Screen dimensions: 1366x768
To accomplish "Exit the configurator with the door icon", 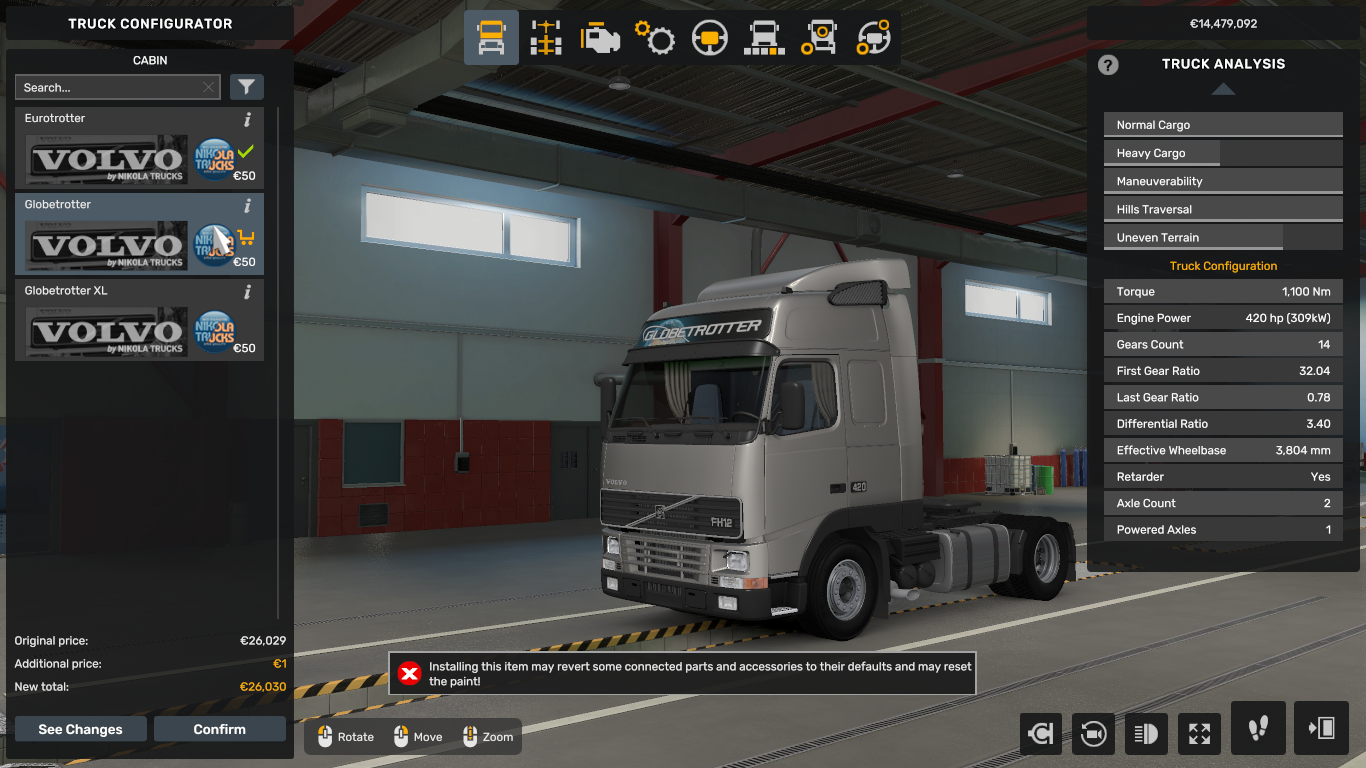I will (x=1321, y=728).
